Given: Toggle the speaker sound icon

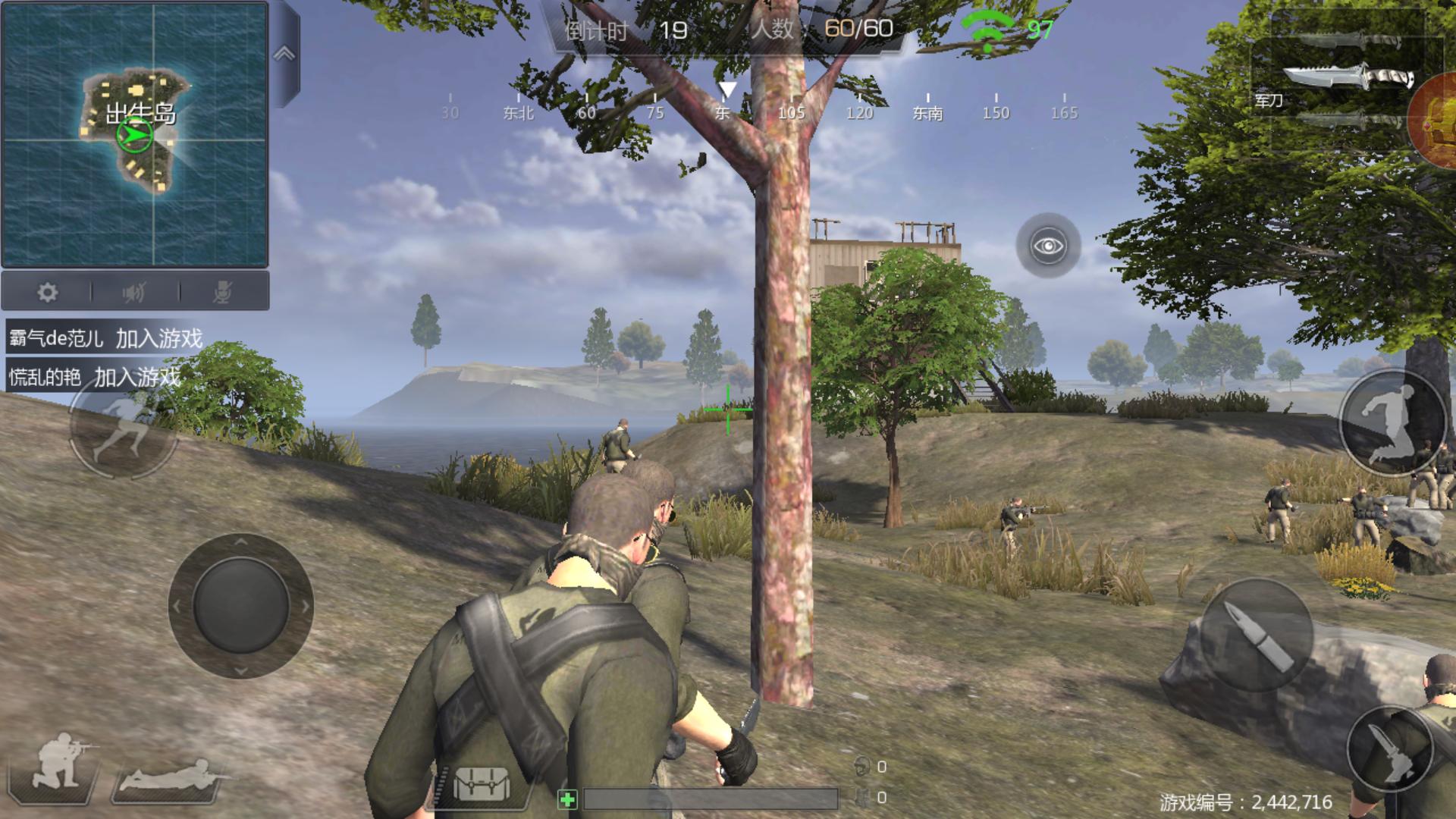Looking at the screenshot, I should [x=134, y=292].
